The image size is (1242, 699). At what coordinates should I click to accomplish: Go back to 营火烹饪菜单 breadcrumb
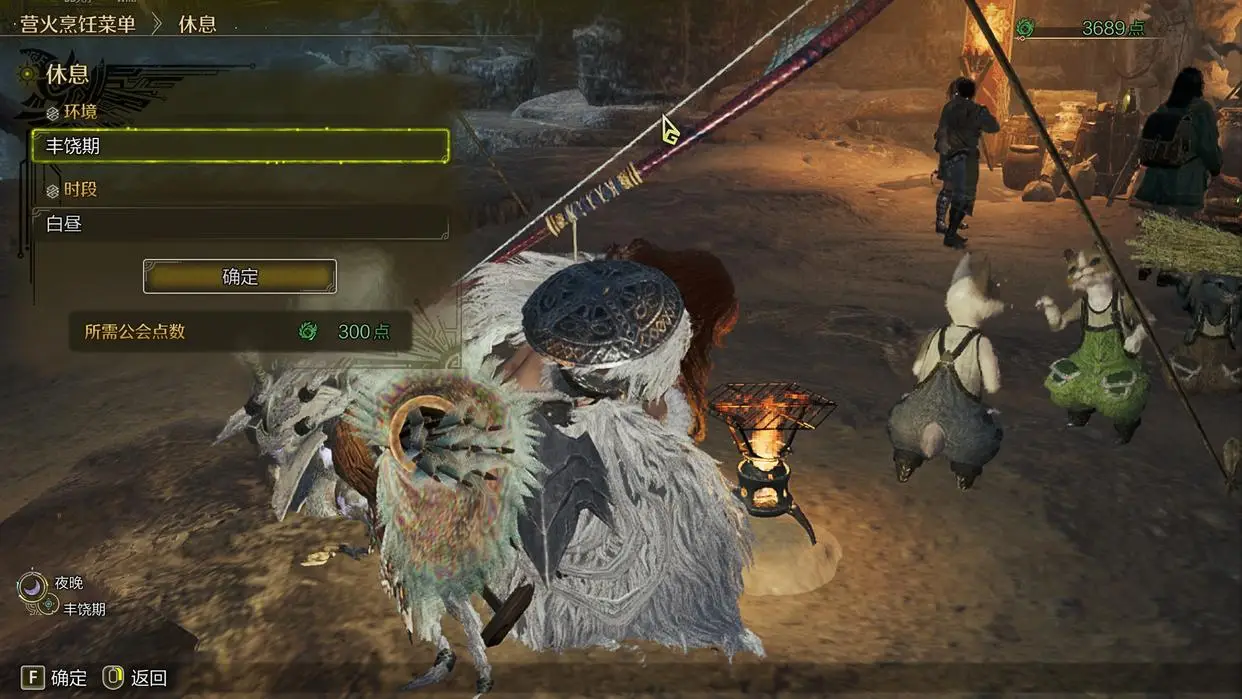click(78, 24)
